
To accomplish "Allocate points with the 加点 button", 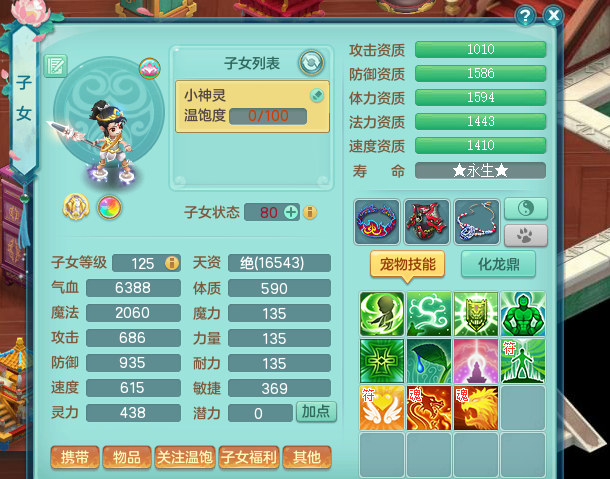I will [318, 412].
